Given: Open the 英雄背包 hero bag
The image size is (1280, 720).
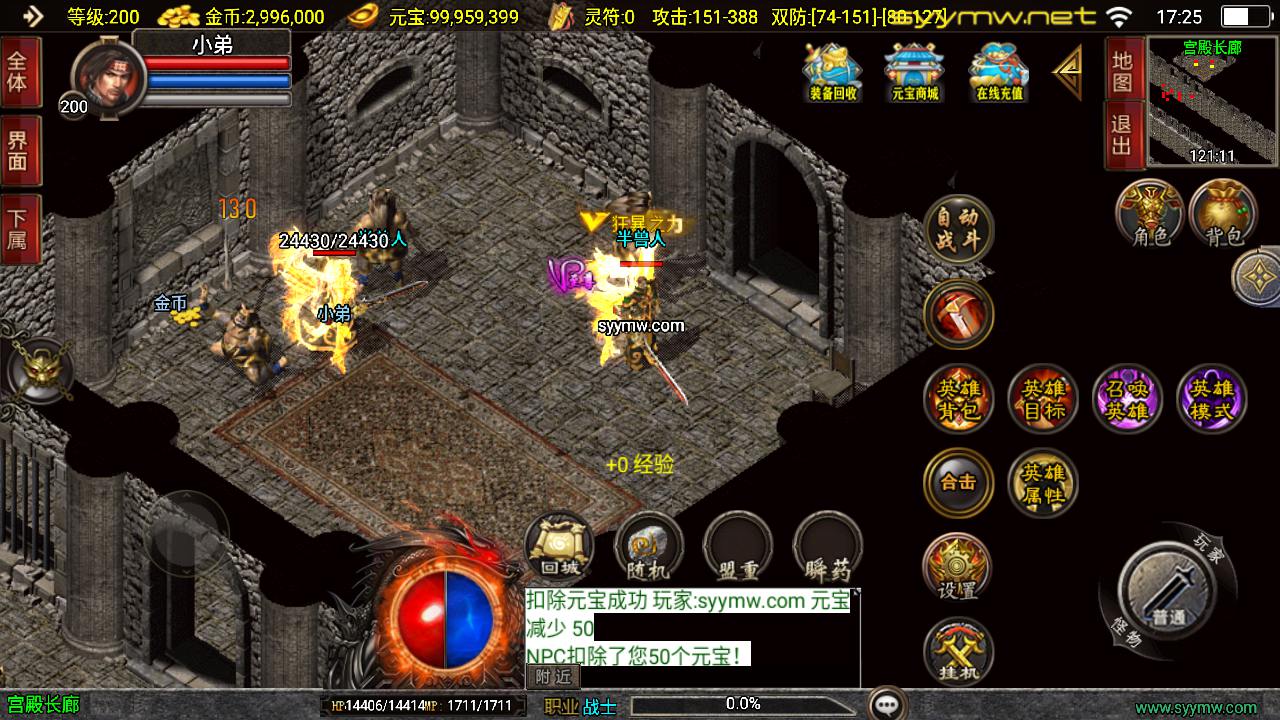Looking at the screenshot, I should [x=958, y=399].
